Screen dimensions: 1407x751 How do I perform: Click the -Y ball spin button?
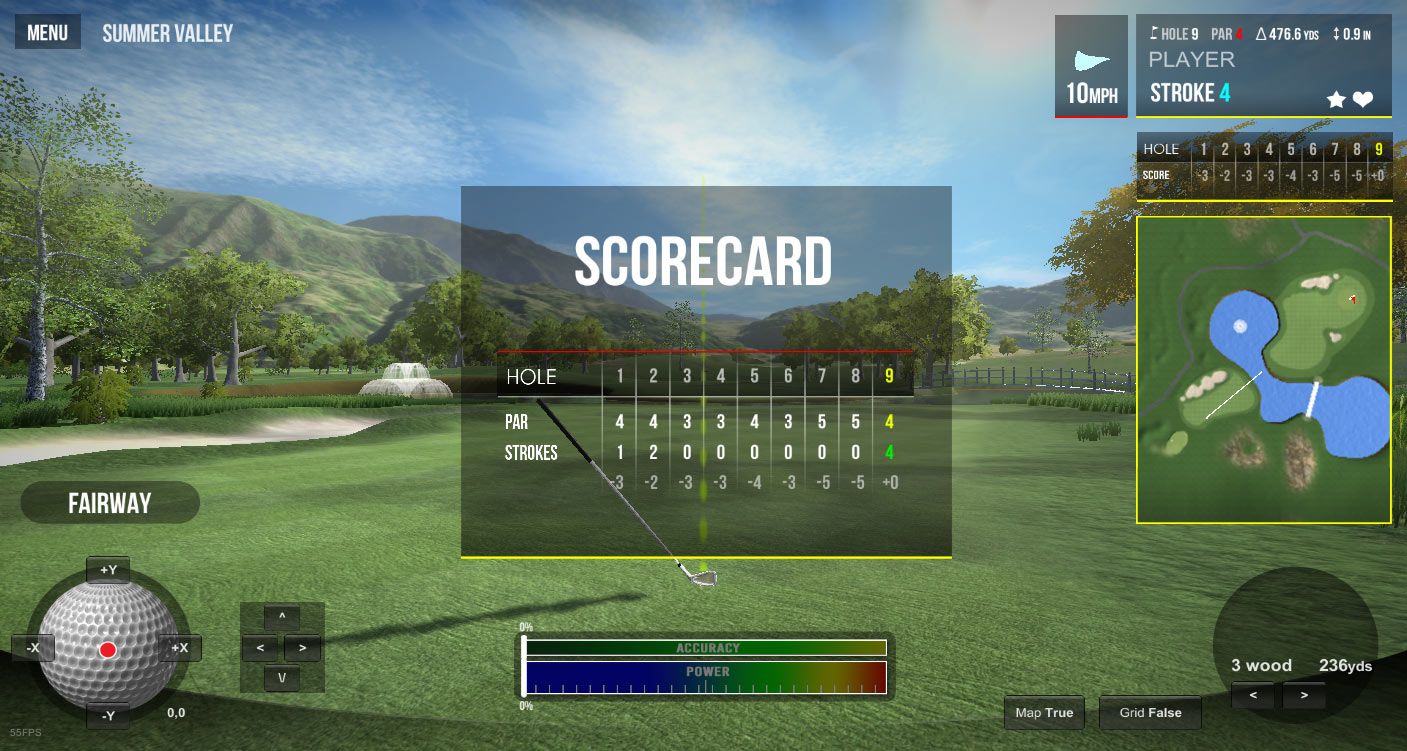108,715
